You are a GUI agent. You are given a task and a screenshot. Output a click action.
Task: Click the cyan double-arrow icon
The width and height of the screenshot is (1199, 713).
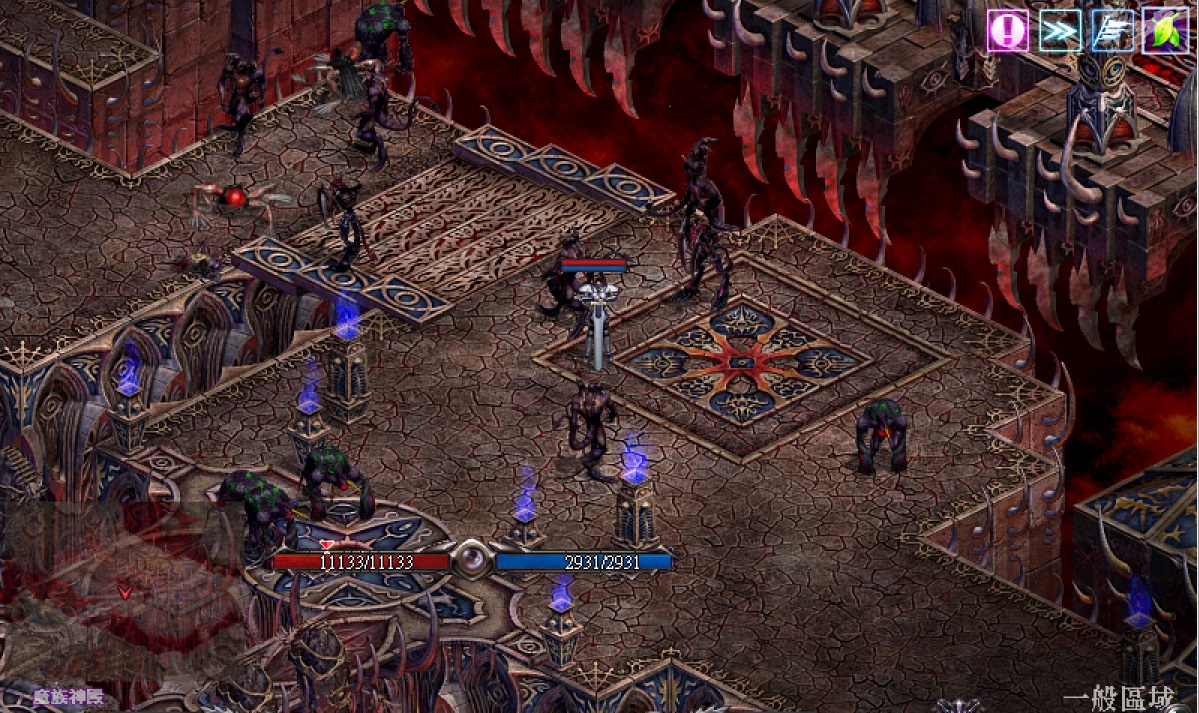tap(1059, 31)
